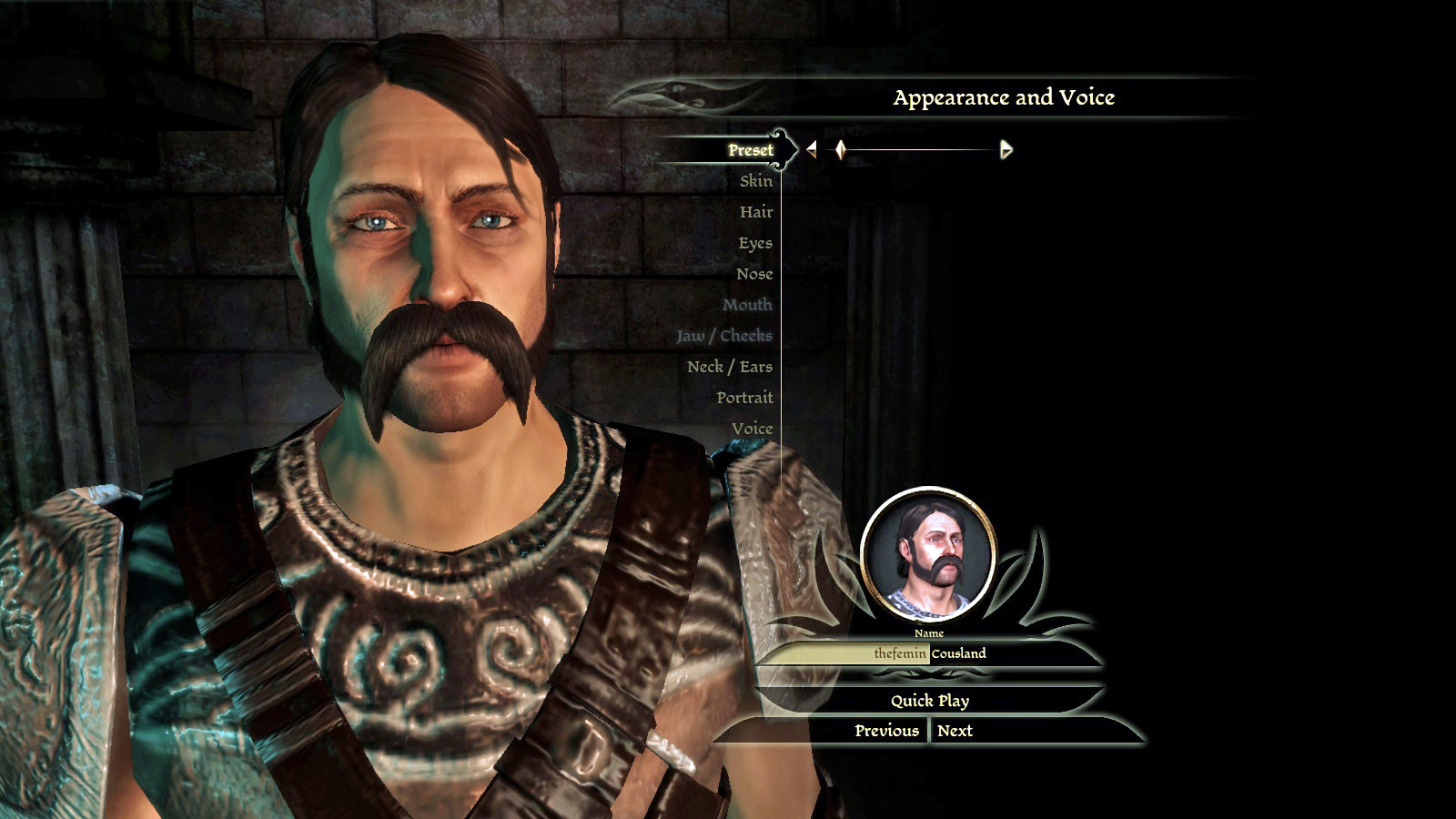Open the Portrait options
Image resolution: width=1456 pixels, height=819 pixels.
[x=743, y=398]
